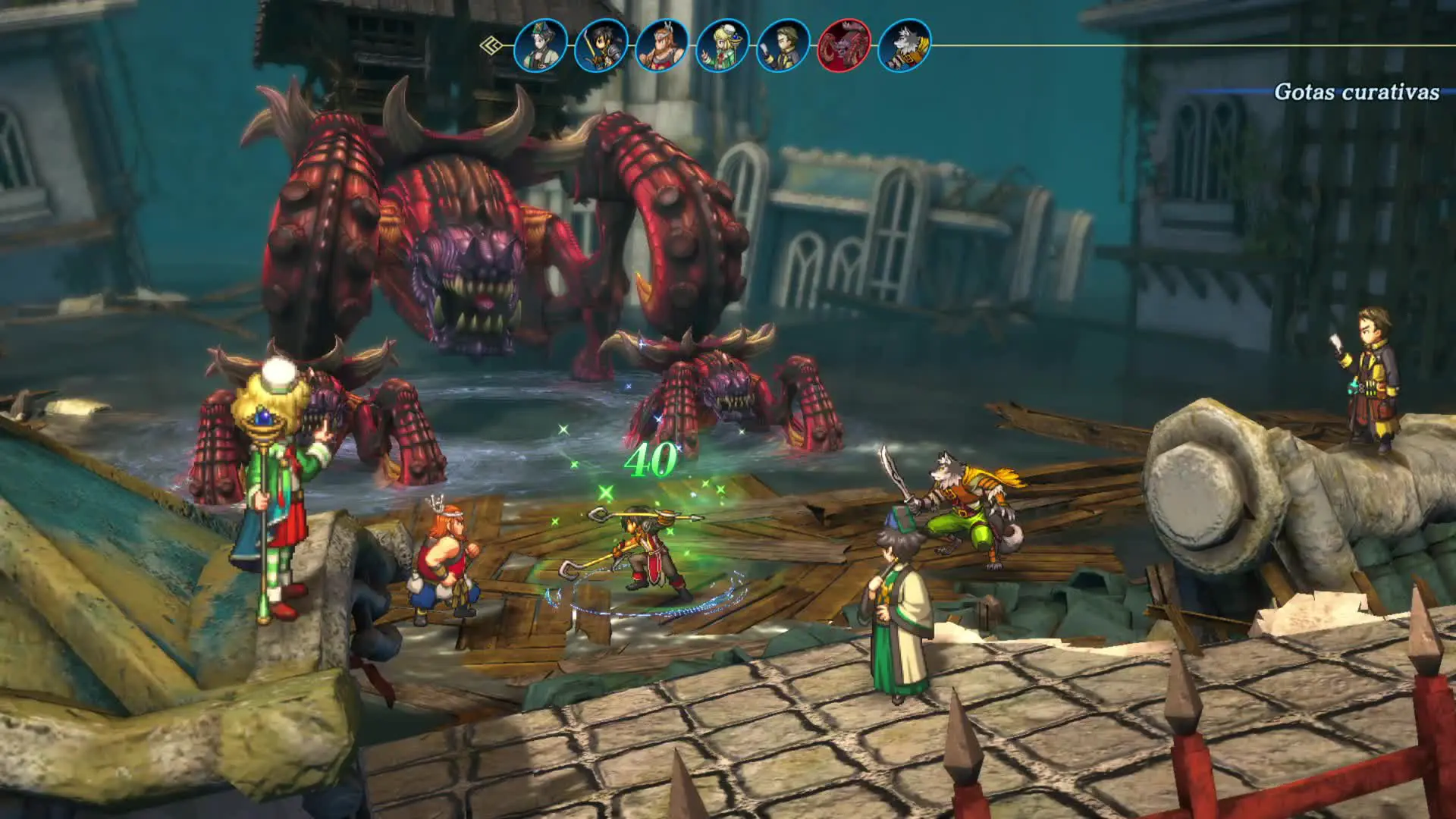This screenshot has height=819, width=1456.
Task: Choose the horned-helmet bearded warrior portrait
Action: [x=662, y=45]
